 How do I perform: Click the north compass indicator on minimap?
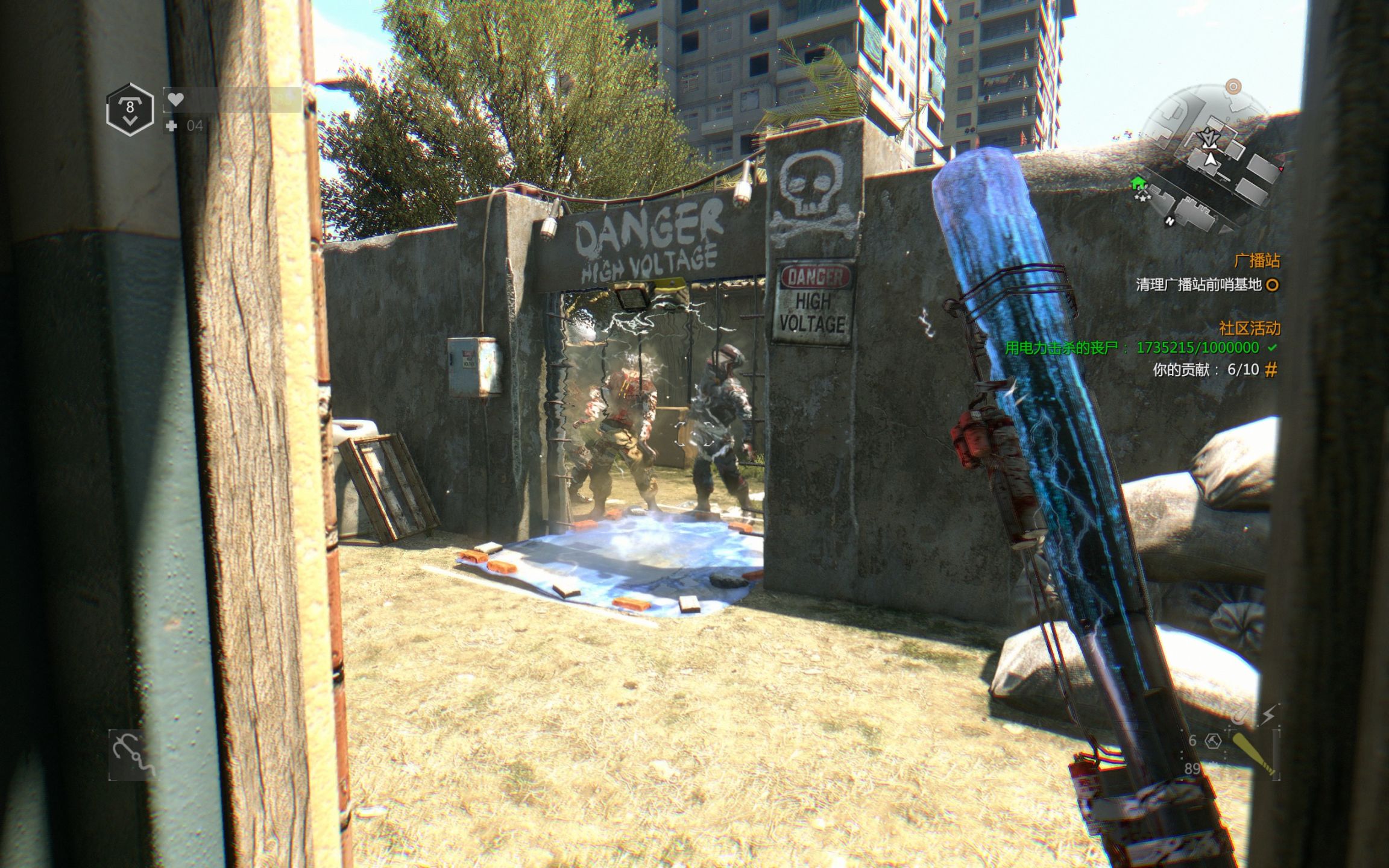[1170, 221]
